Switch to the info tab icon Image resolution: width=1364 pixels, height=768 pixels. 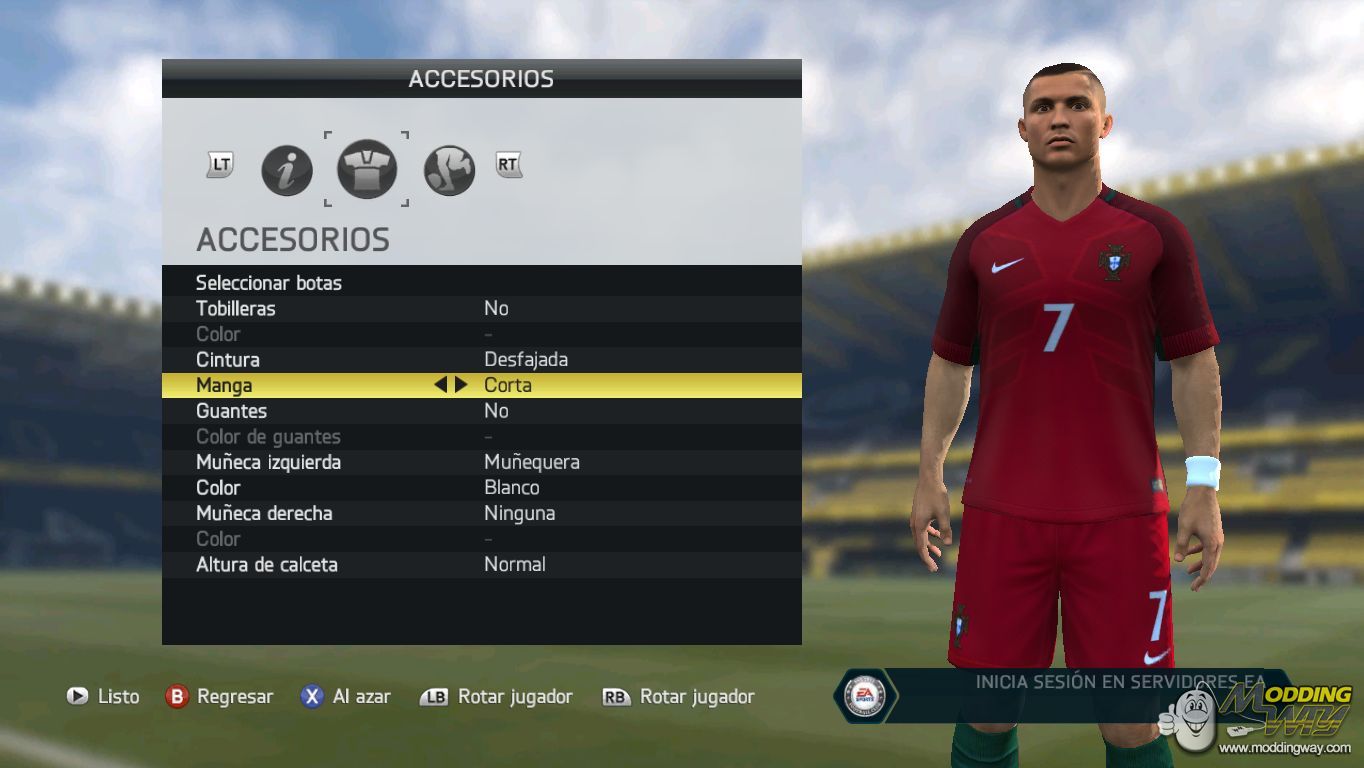287,171
